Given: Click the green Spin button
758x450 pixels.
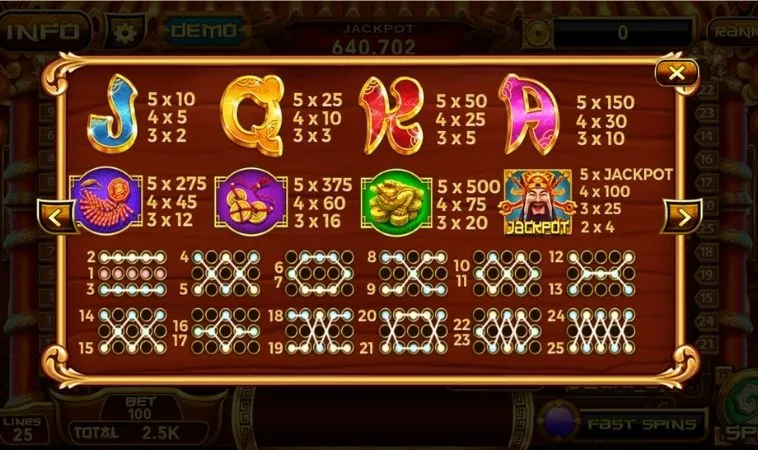Looking at the screenshot, I should (742, 410).
